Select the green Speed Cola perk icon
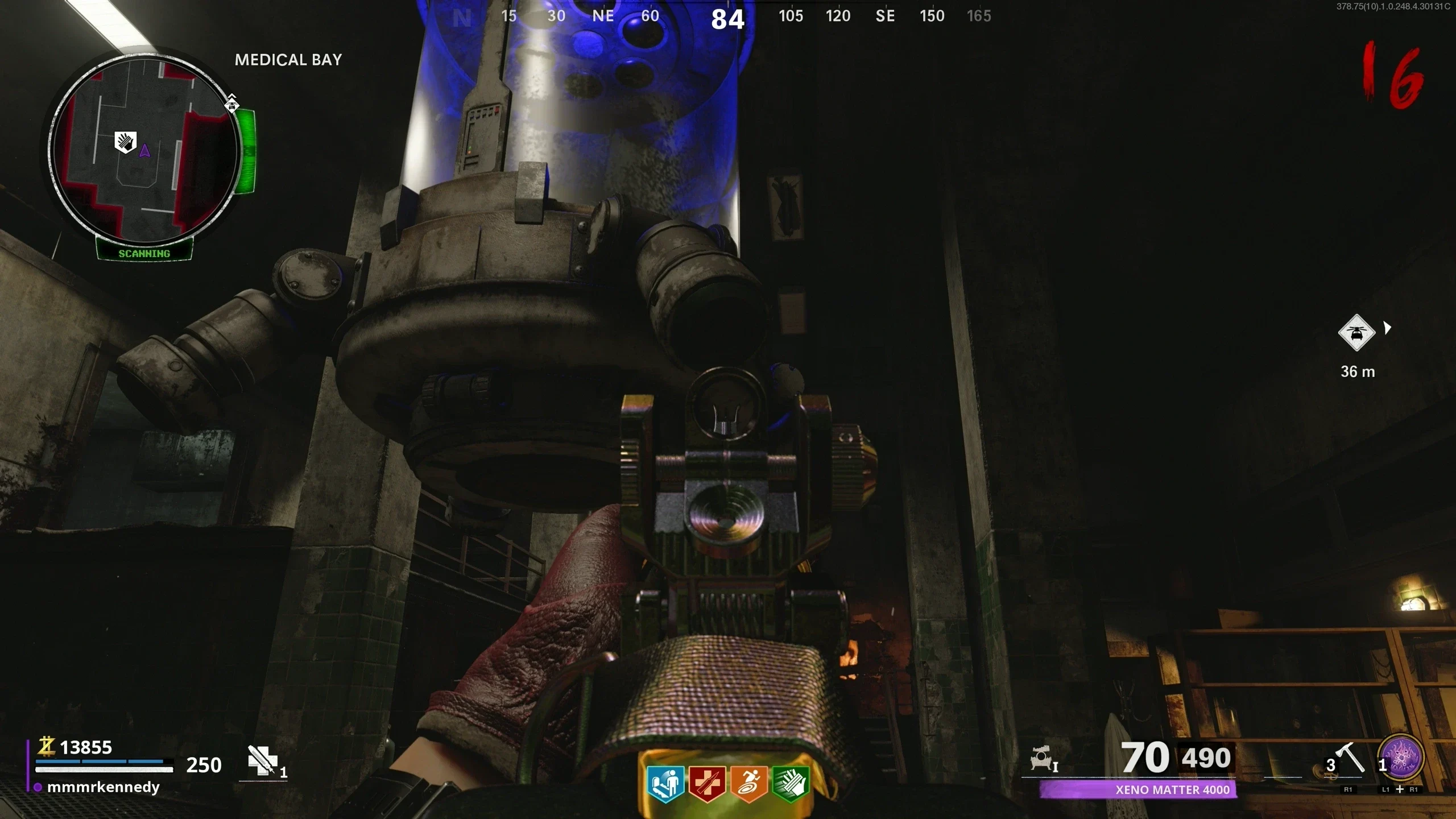Image resolution: width=1456 pixels, height=819 pixels. click(x=791, y=784)
